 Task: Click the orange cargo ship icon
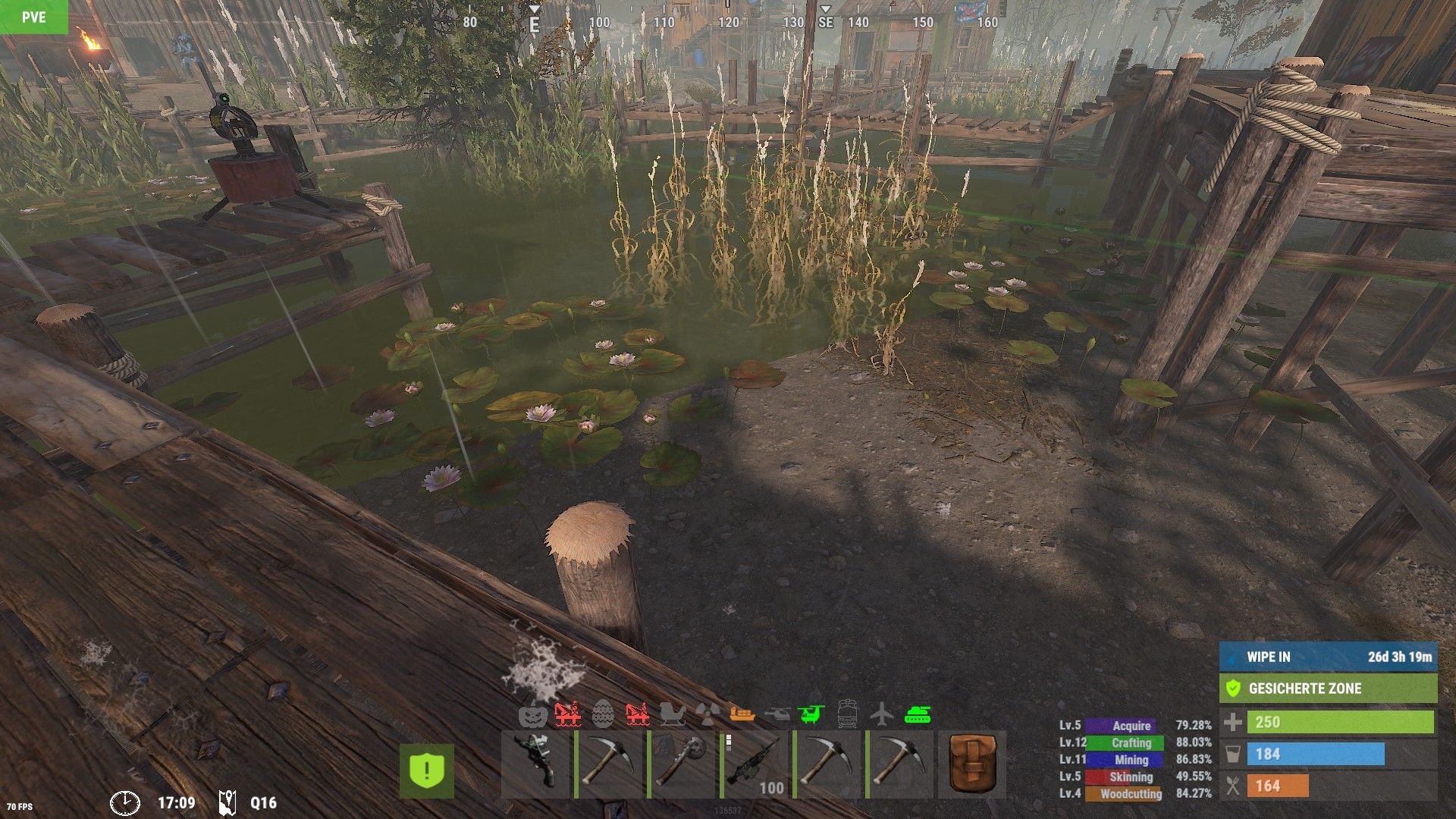[742, 714]
